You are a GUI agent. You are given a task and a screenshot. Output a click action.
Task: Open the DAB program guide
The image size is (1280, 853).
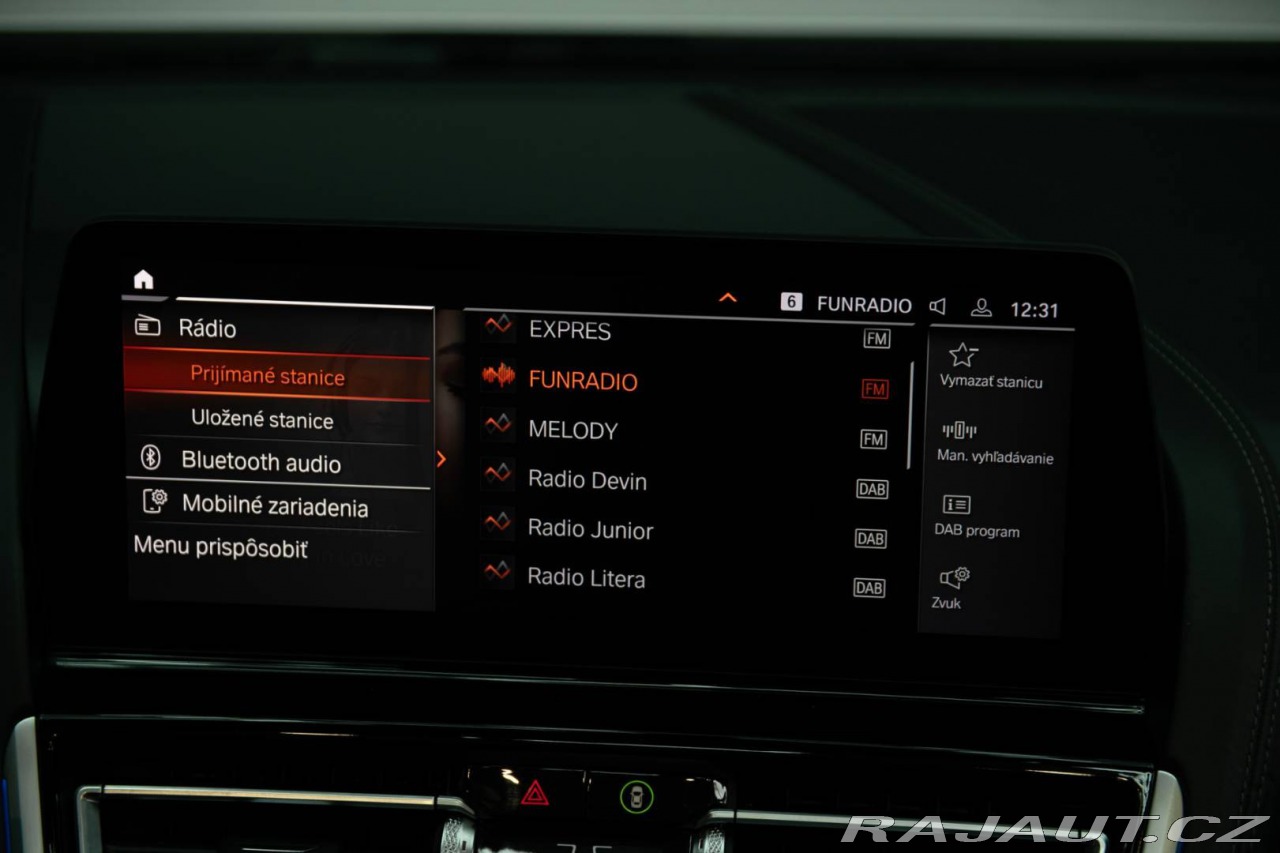976,516
